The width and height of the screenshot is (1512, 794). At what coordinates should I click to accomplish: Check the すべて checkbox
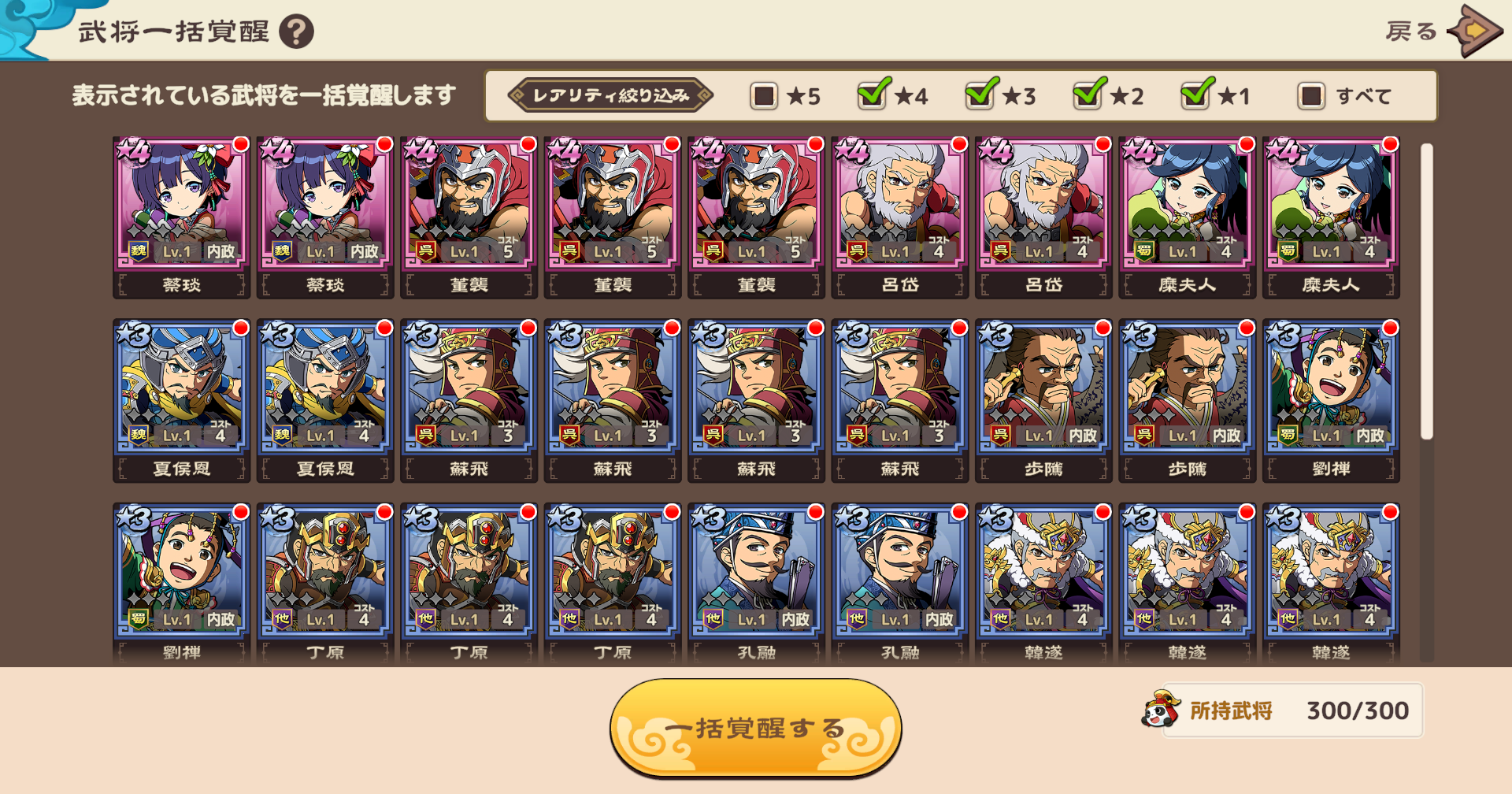tap(1310, 95)
